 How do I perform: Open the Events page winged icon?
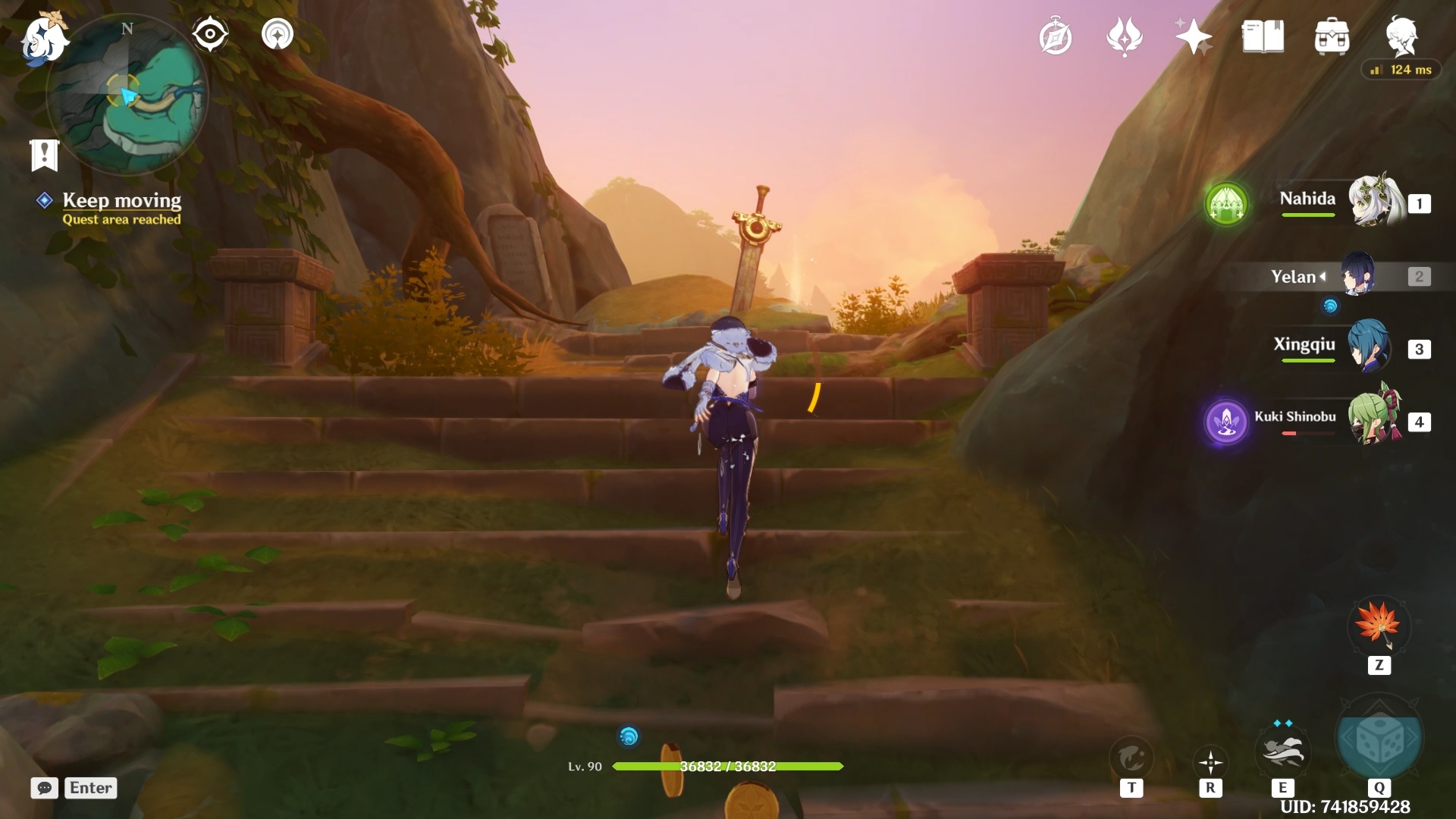(x=1125, y=36)
